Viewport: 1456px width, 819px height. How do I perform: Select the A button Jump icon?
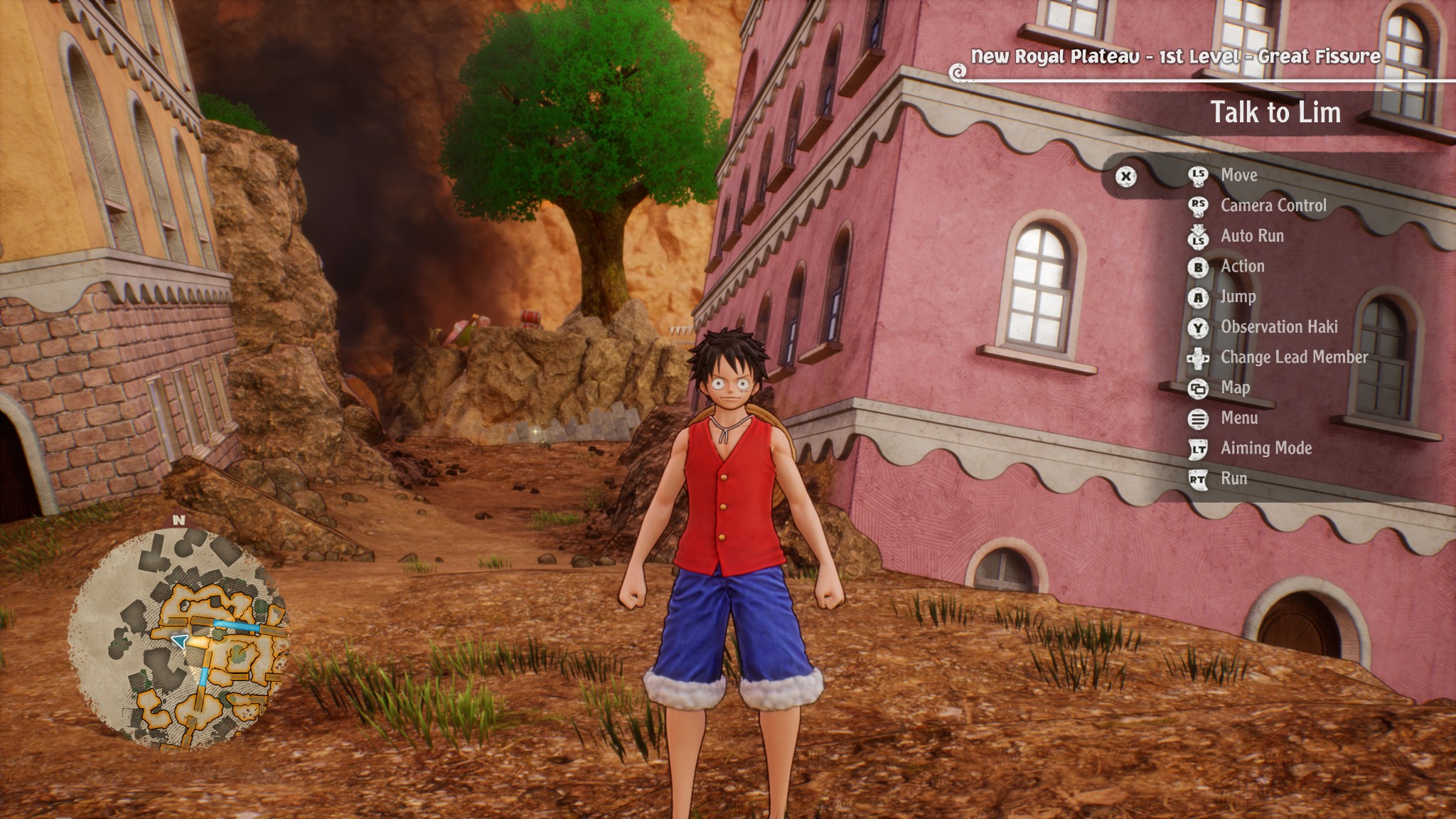pyautogui.click(x=1199, y=297)
